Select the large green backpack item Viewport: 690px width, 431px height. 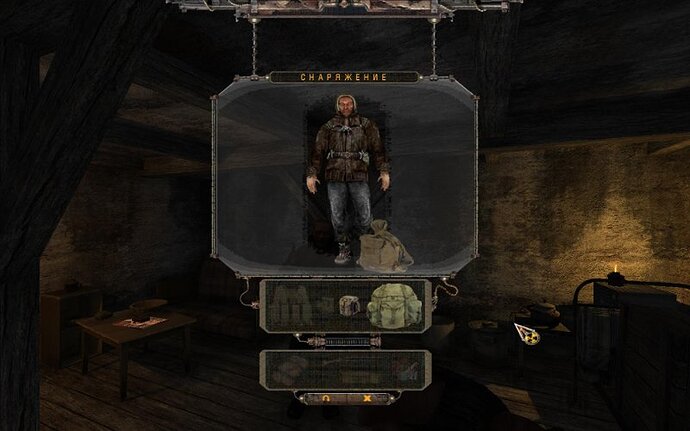pos(390,305)
